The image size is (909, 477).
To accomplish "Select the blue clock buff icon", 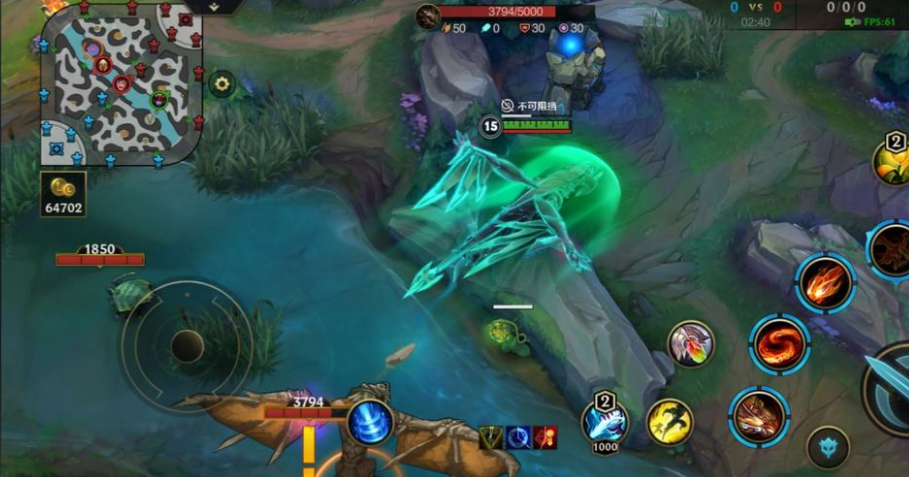I will point(519,437).
